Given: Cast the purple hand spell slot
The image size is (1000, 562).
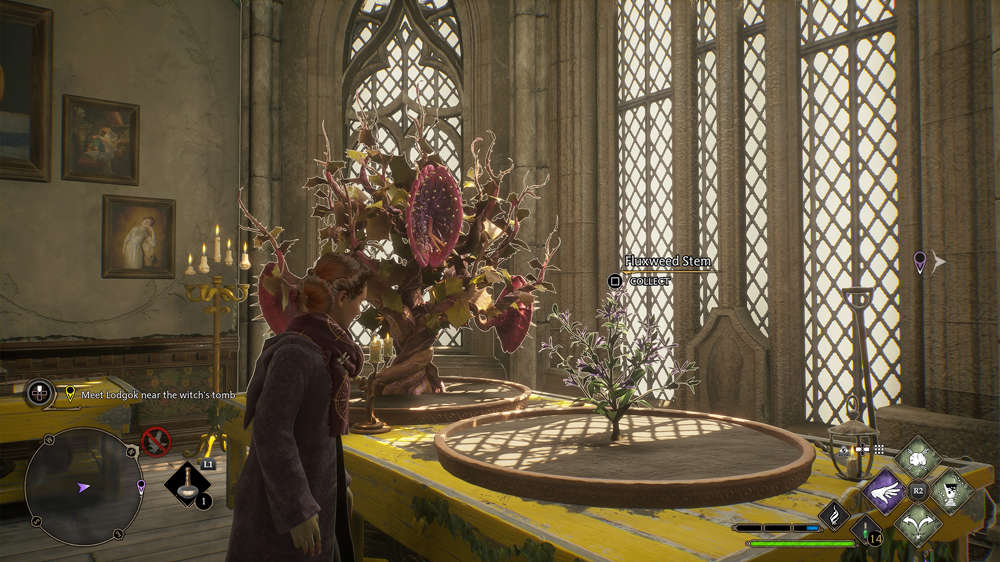Looking at the screenshot, I should (884, 491).
